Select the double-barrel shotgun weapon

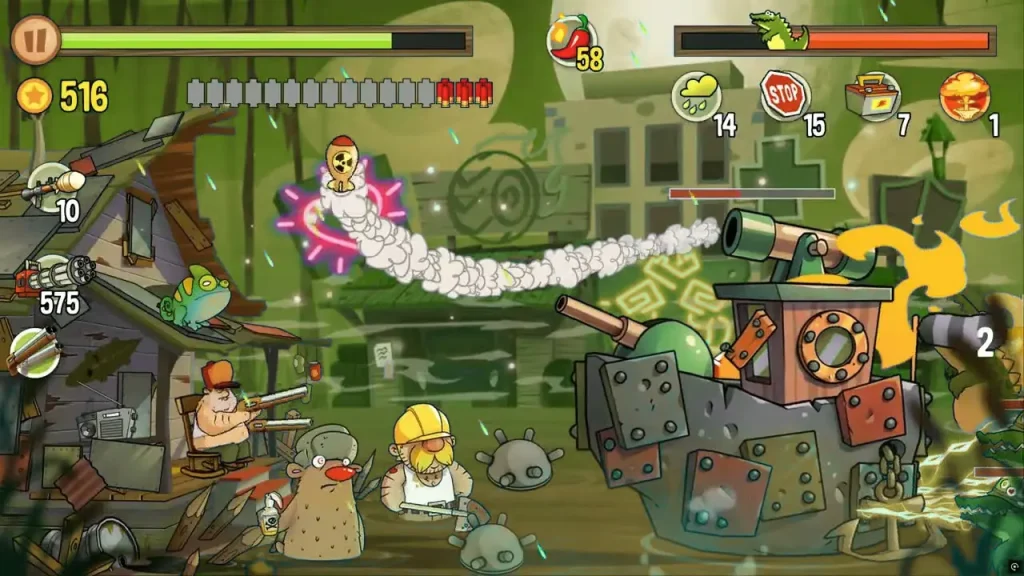point(35,352)
